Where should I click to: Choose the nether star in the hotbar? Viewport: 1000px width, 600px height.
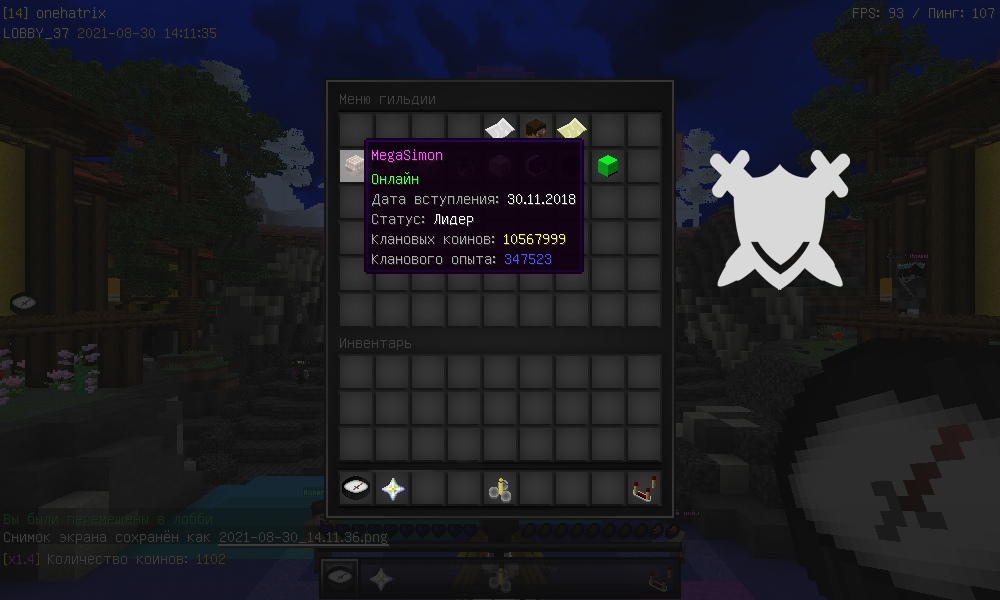point(392,488)
